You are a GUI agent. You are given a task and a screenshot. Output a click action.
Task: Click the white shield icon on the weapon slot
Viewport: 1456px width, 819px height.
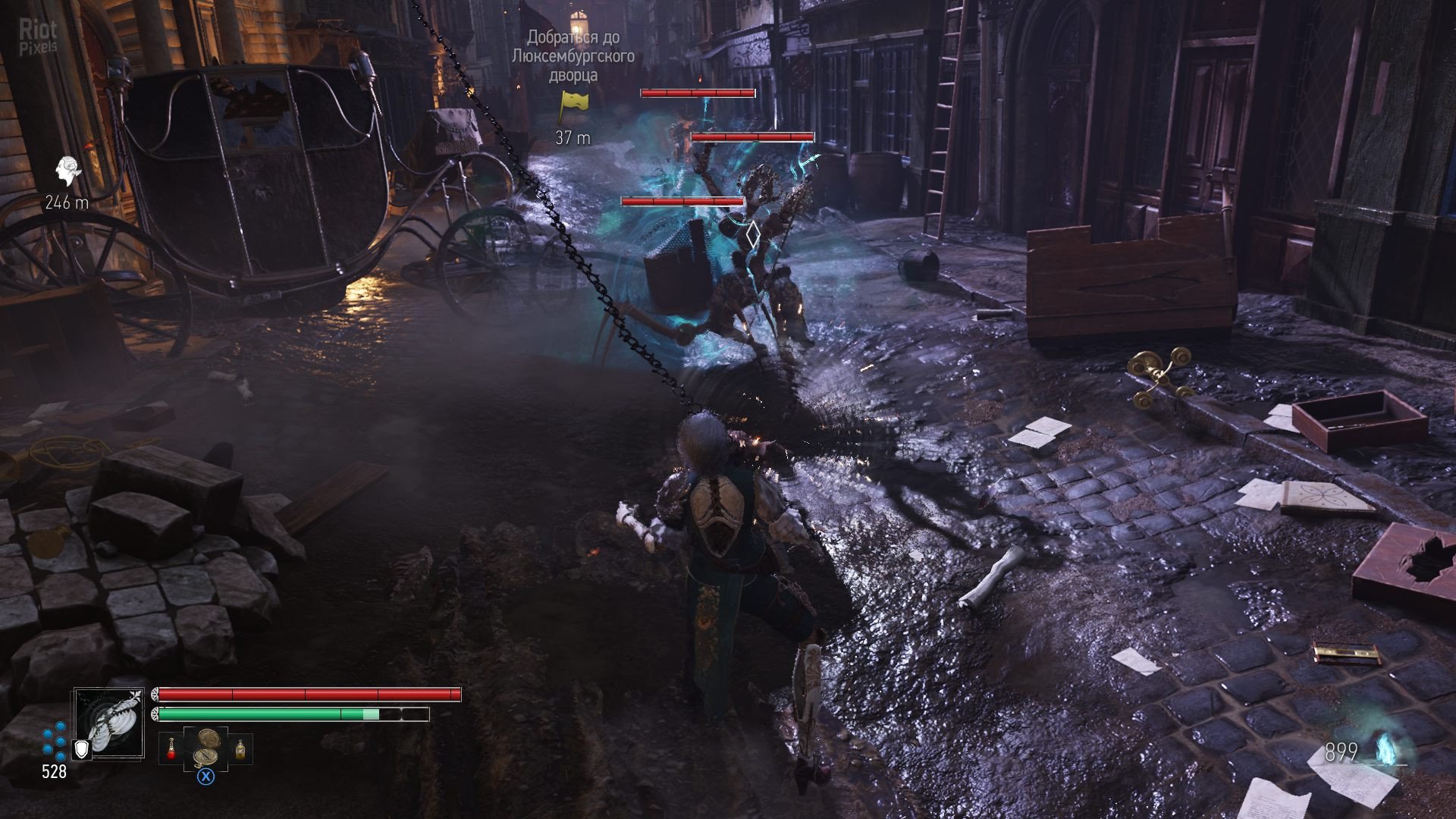80,749
